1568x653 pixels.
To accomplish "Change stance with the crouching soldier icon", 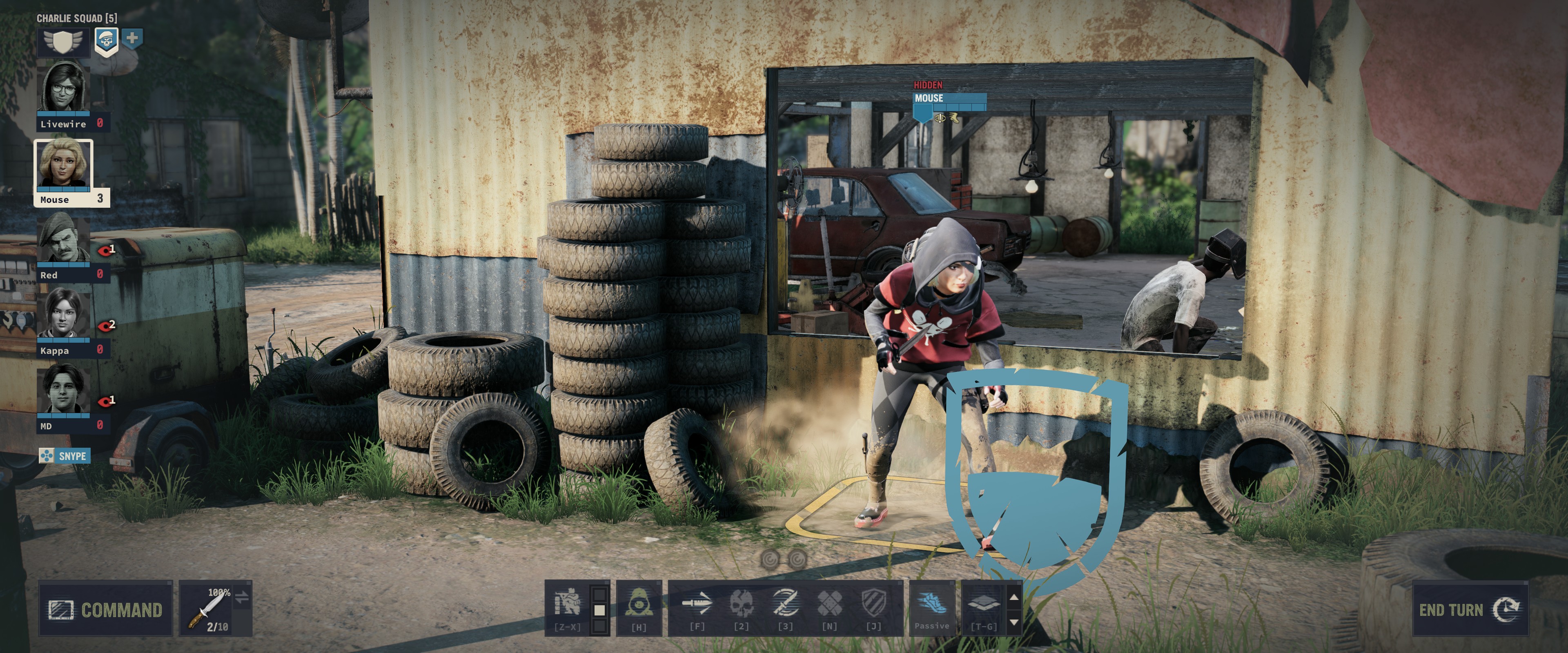I will (567, 606).
